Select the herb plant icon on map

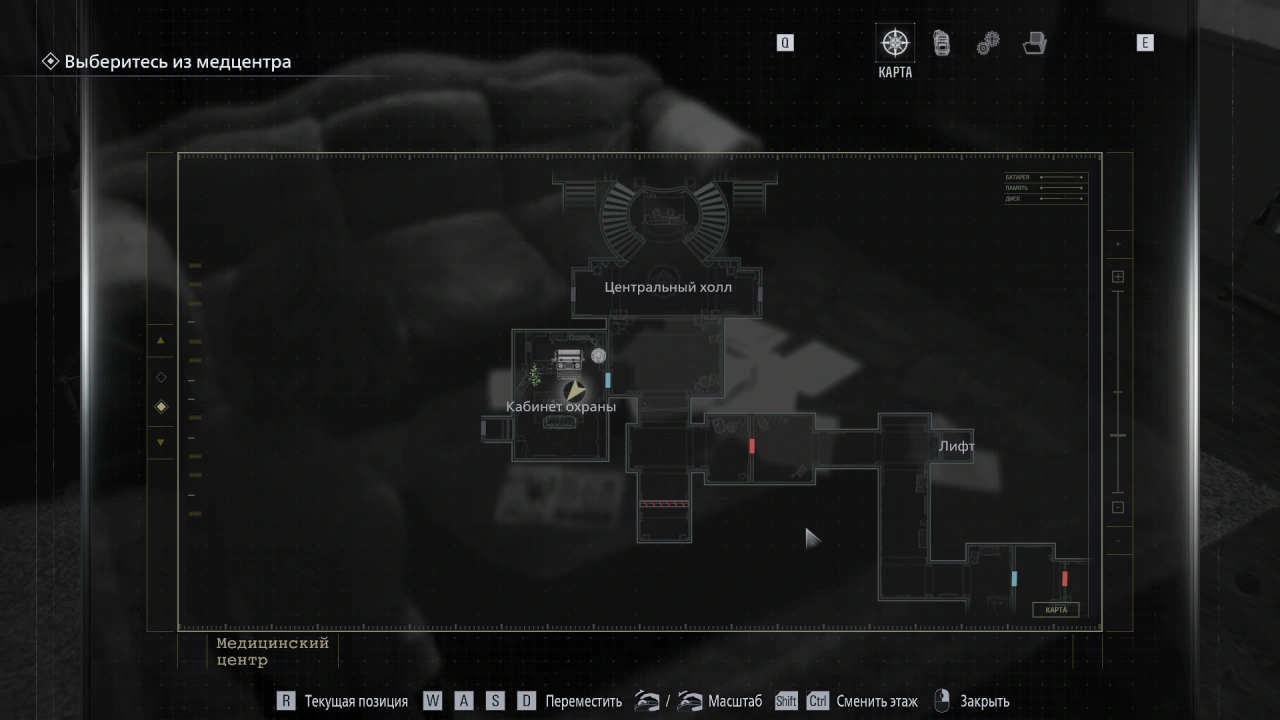click(535, 377)
